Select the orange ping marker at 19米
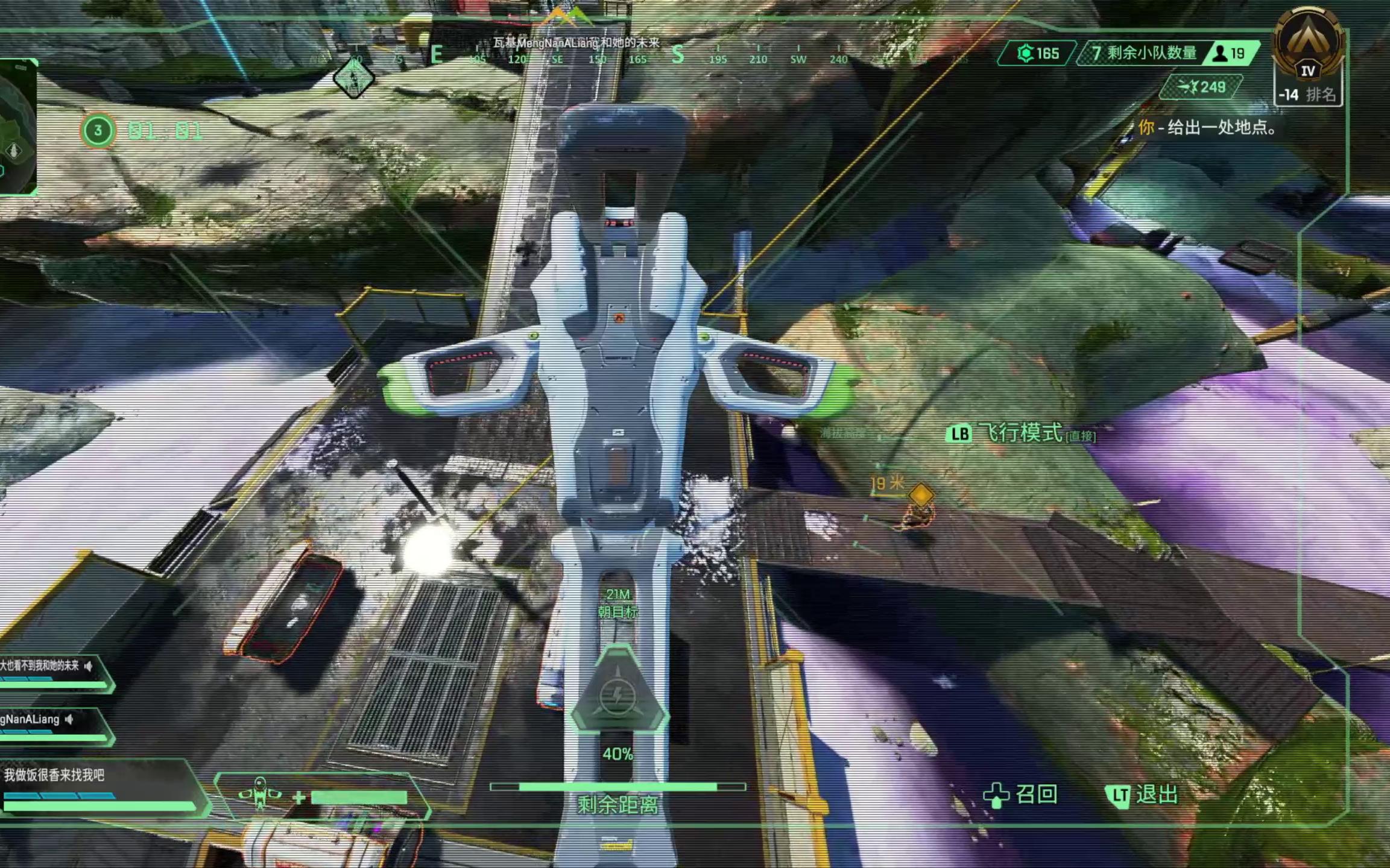The image size is (1390, 868). (x=921, y=495)
